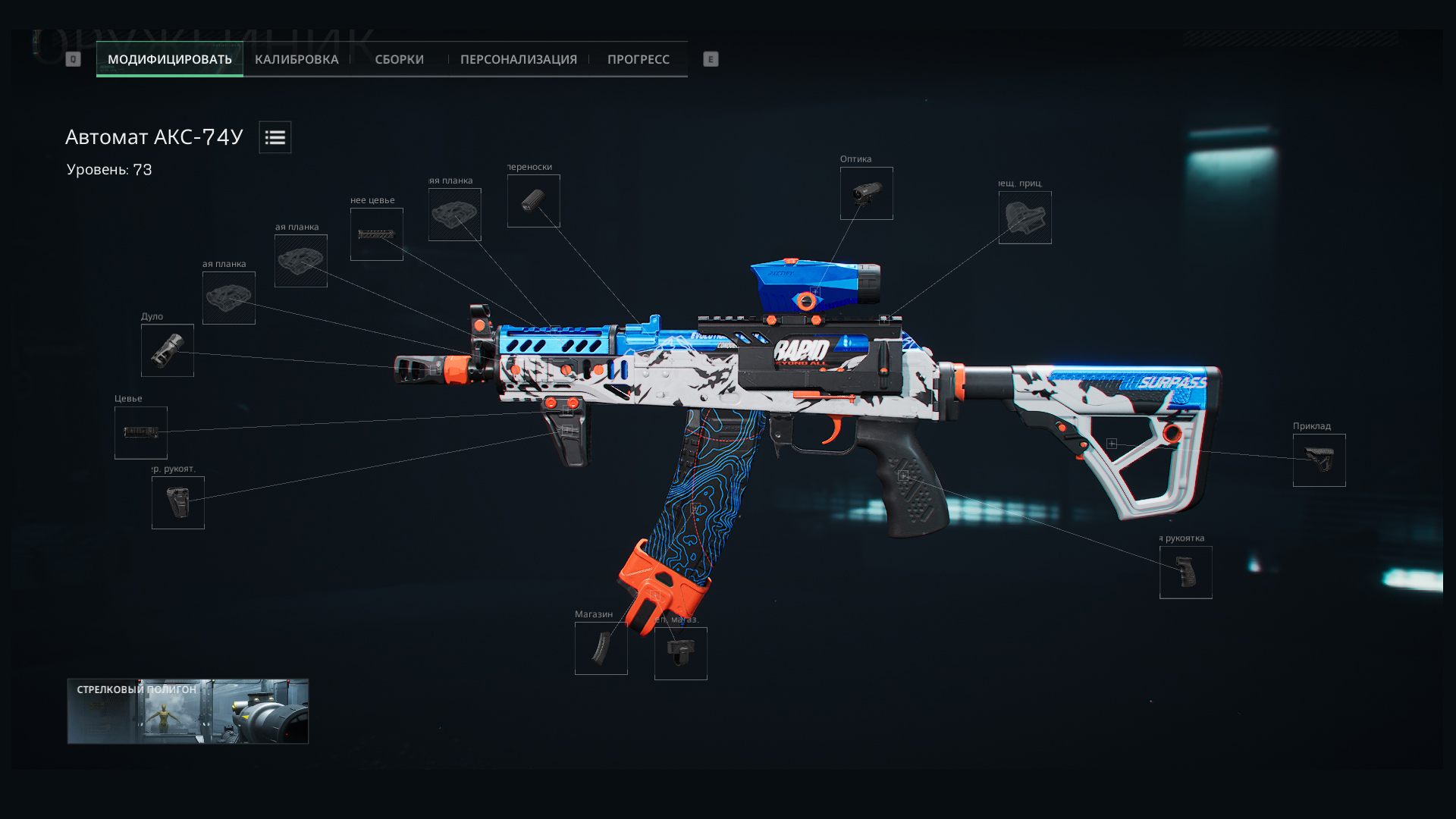Screen dimensions: 1456x819
Task: Go to the ПЕРСОНАЛИЗАЦИЯ tab
Action: [518, 59]
